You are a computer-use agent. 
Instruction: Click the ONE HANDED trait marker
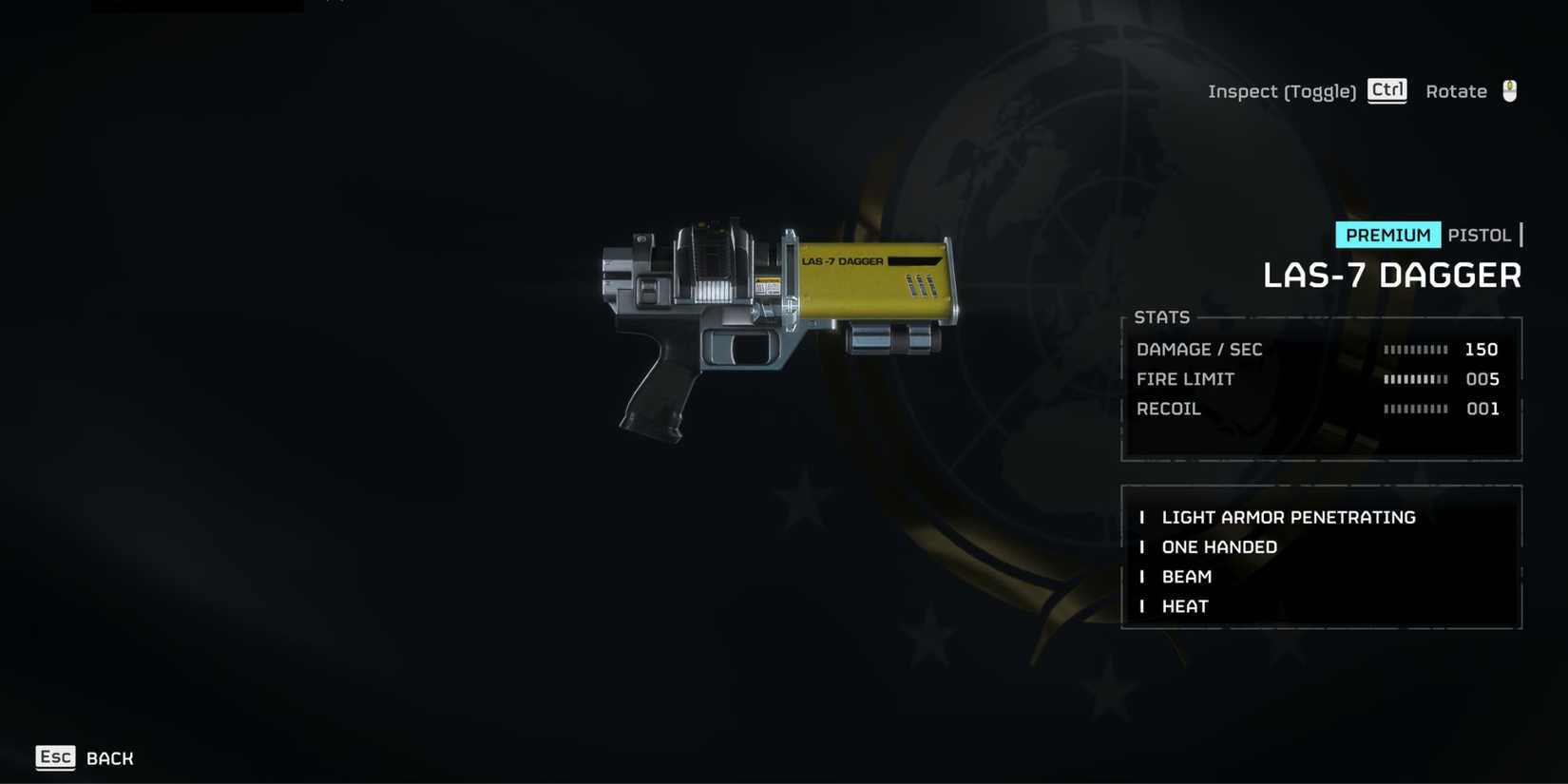[1142, 546]
